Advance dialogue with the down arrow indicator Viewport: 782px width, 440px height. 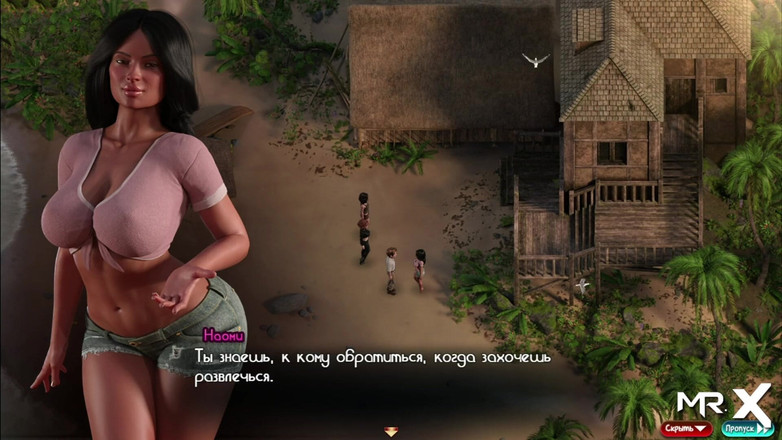pos(391,432)
